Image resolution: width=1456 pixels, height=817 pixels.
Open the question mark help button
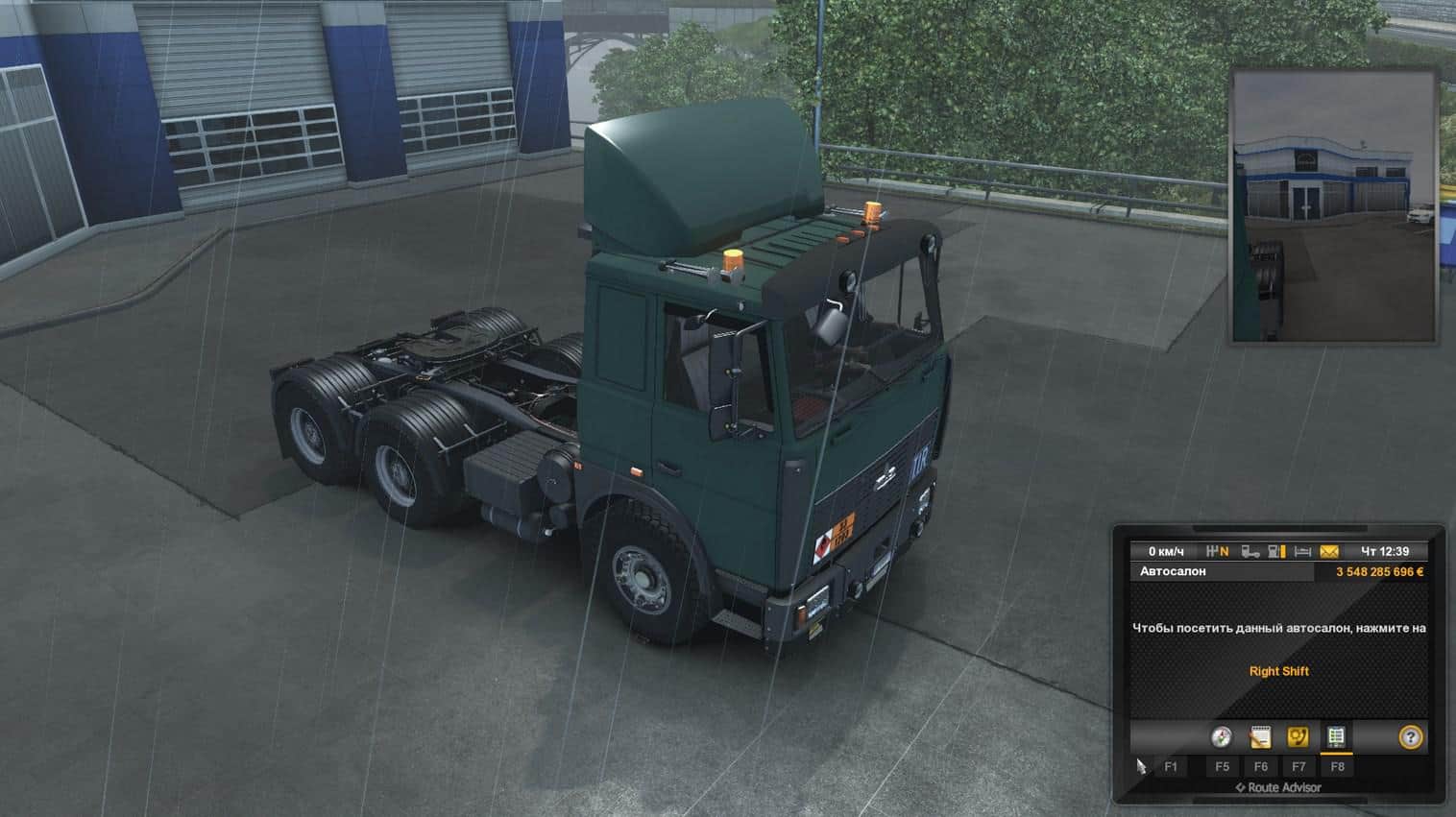coord(1410,737)
